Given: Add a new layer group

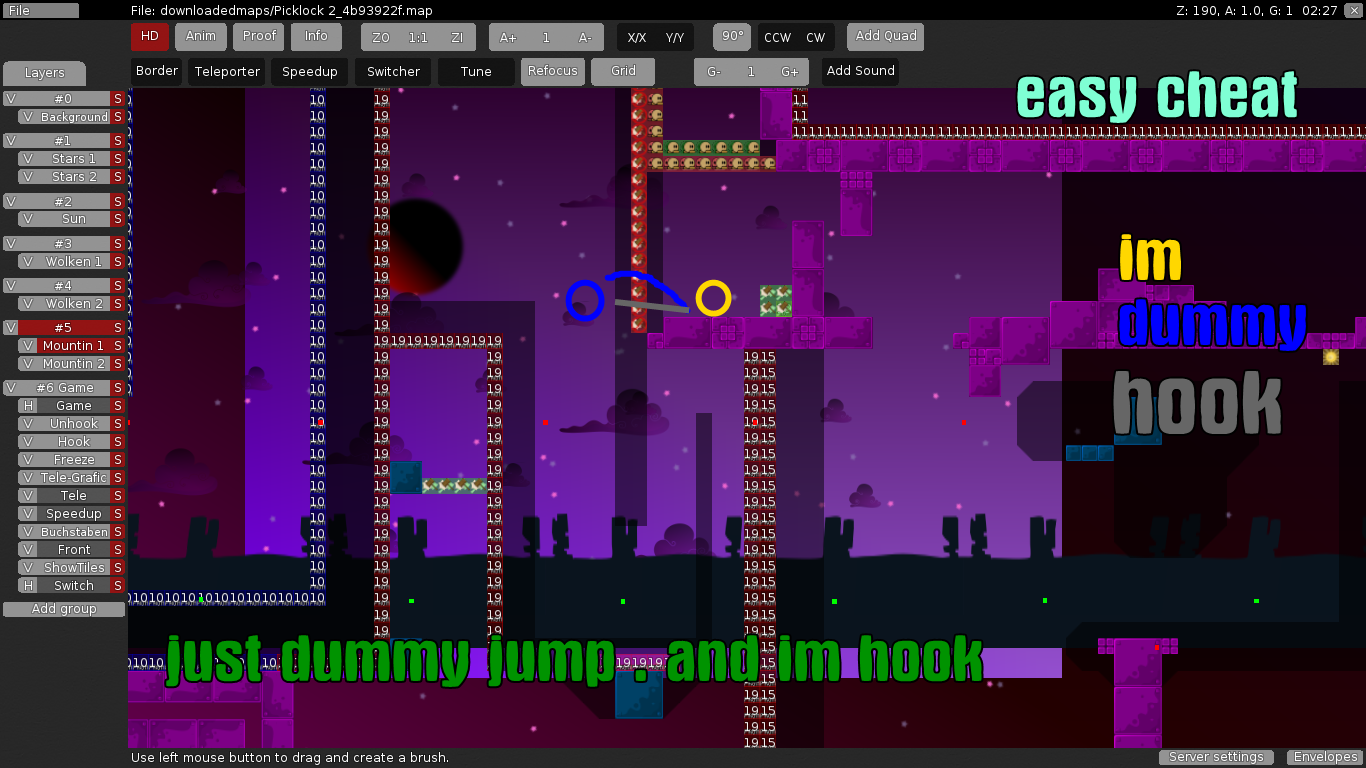Looking at the screenshot, I should coord(64,609).
